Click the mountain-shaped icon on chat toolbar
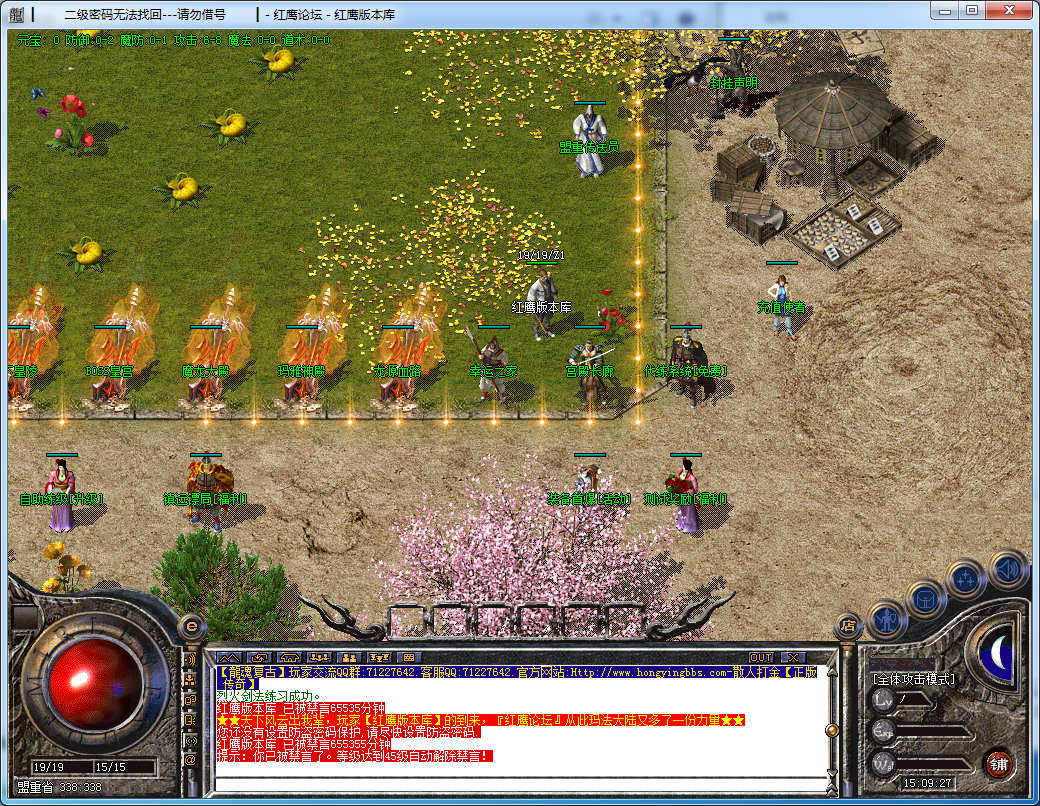Image resolution: width=1040 pixels, height=806 pixels. 229,657
